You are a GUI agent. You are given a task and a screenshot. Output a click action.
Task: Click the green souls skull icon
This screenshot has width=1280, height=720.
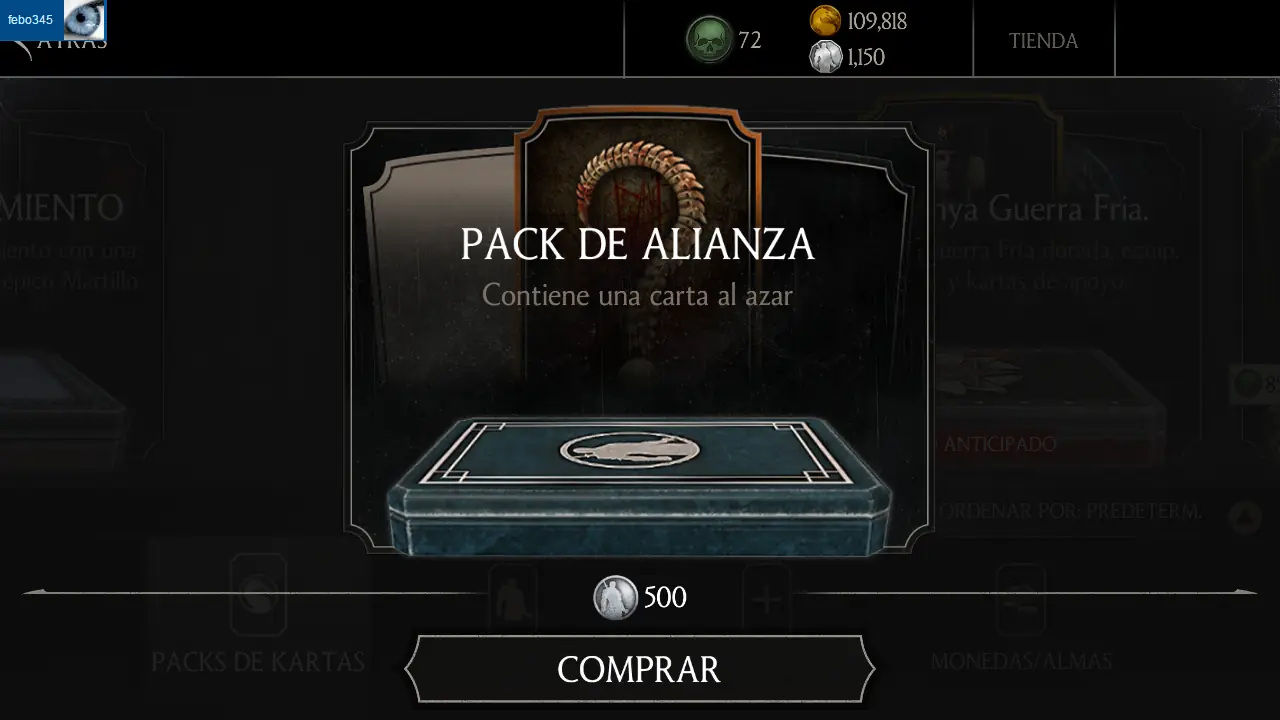710,40
